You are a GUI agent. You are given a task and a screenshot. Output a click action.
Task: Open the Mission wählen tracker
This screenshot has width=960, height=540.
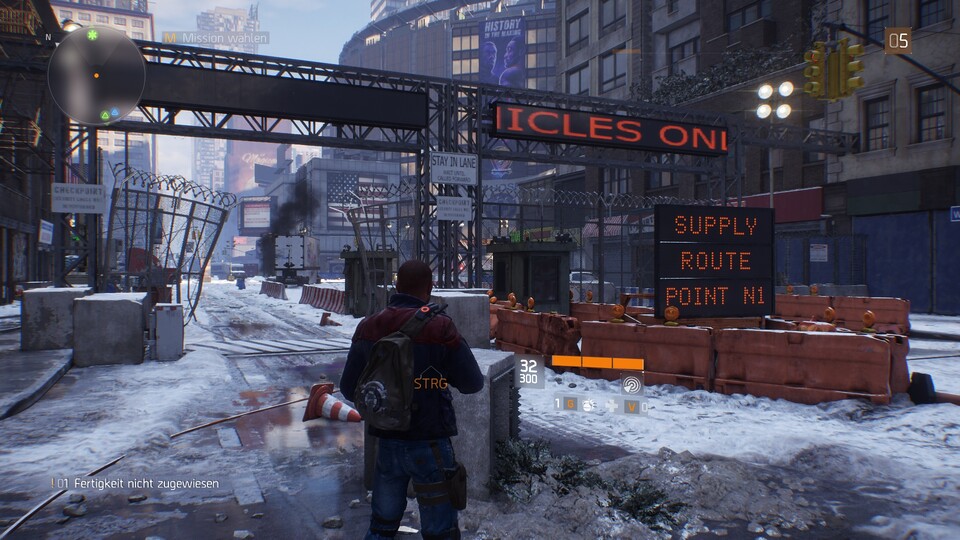216,38
